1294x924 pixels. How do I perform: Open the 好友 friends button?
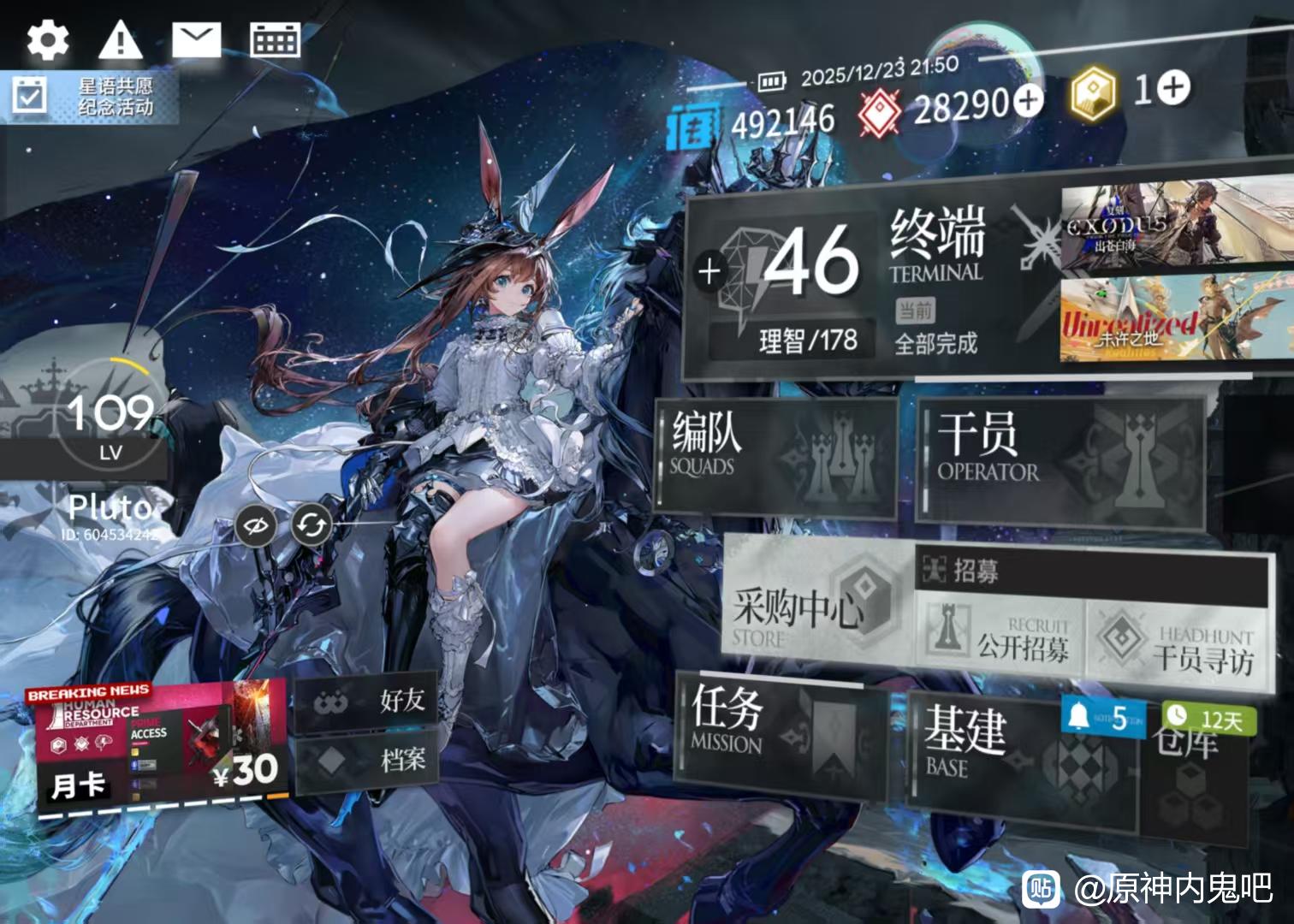pos(366,702)
